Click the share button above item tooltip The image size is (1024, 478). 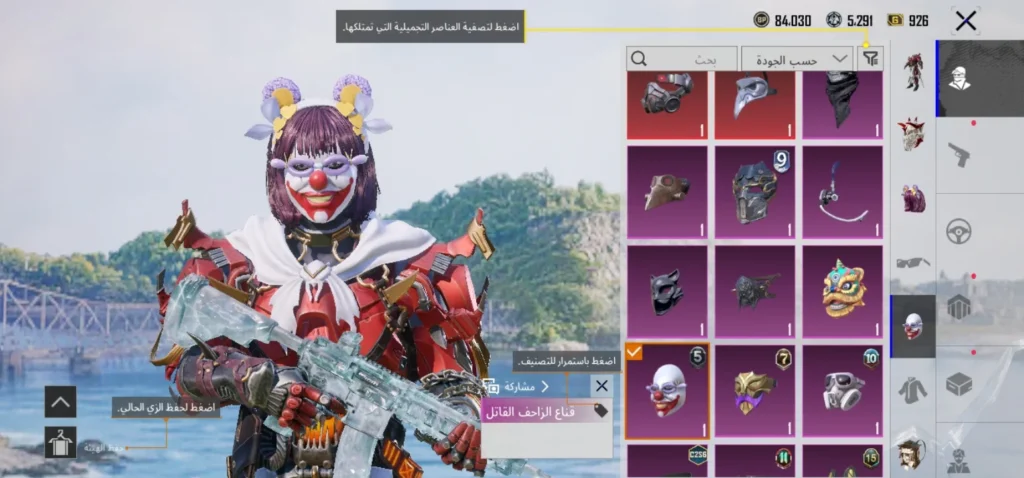pyautogui.click(x=517, y=386)
